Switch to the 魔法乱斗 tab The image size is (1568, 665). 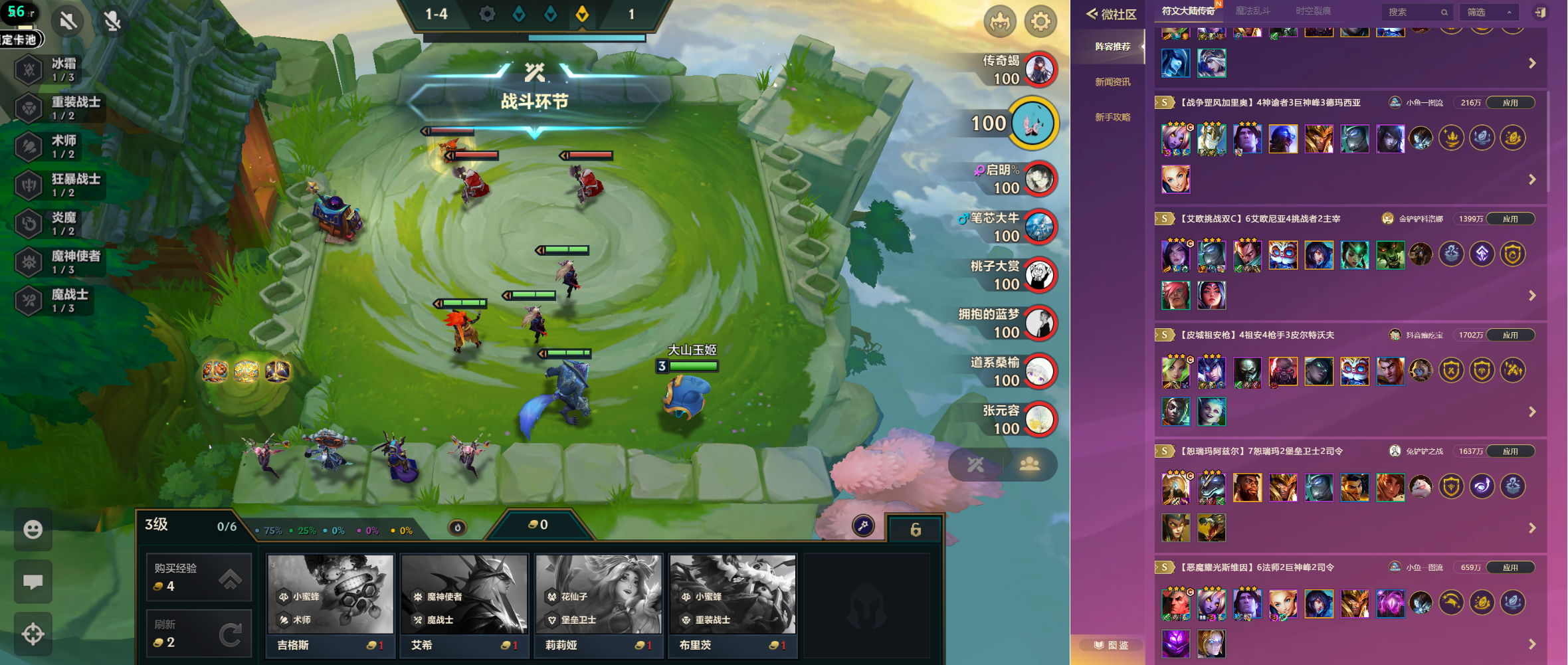click(1252, 11)
